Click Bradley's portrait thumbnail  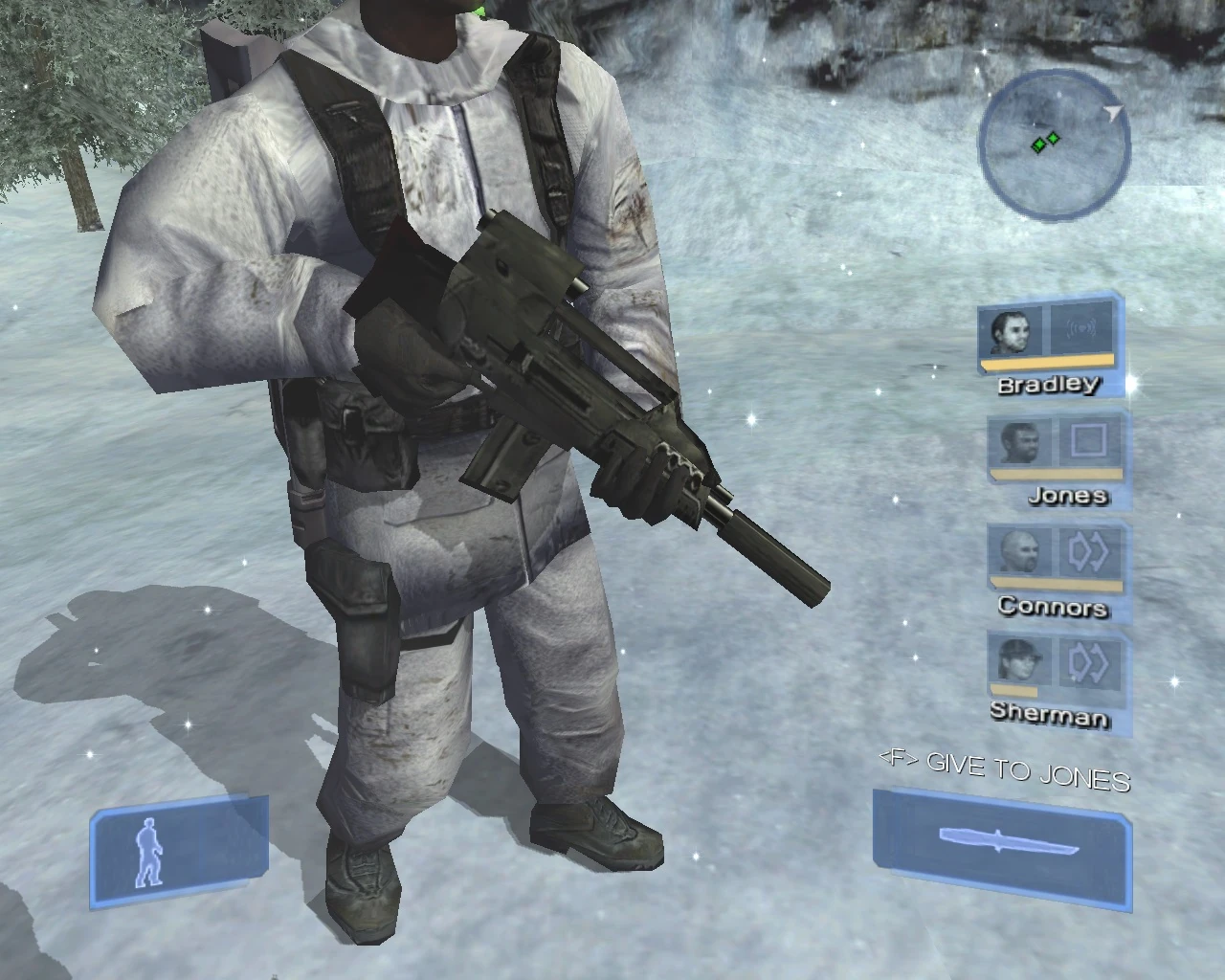(1010, 333)
